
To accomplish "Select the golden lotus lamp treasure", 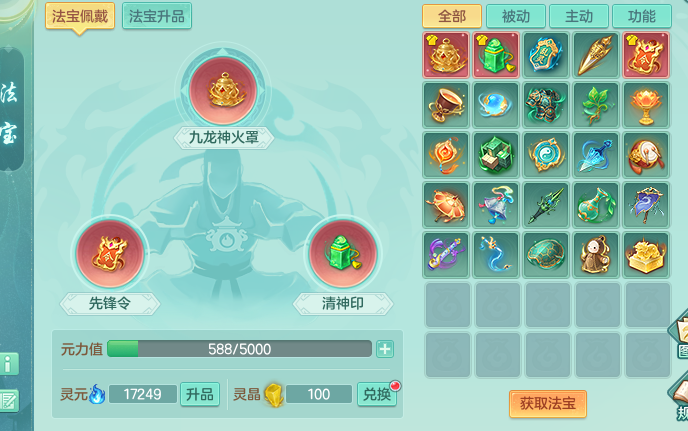I will point(646,105).
